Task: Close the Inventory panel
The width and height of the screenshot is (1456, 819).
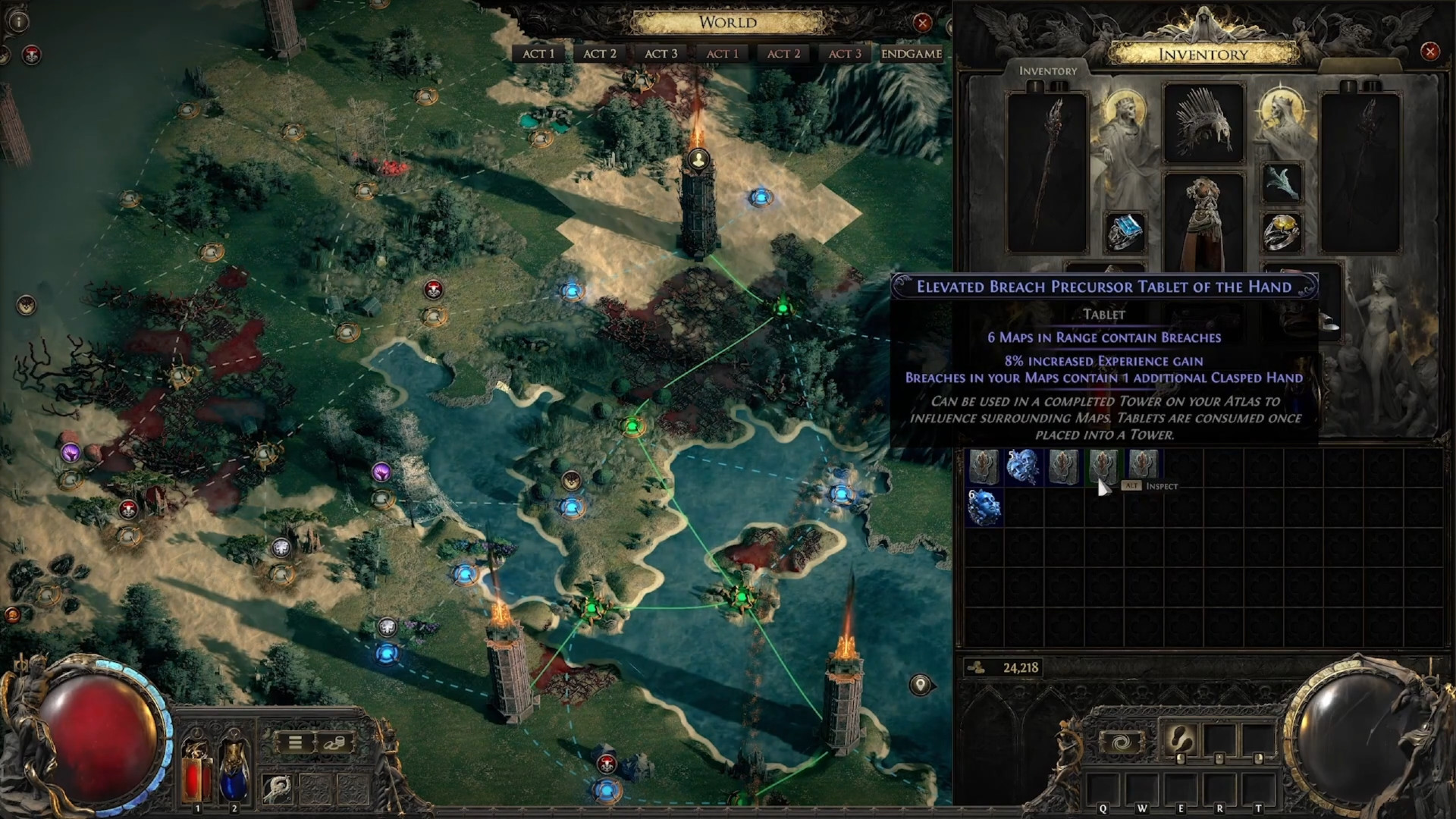Action: pyautogui.click(x=1430, y=52)
